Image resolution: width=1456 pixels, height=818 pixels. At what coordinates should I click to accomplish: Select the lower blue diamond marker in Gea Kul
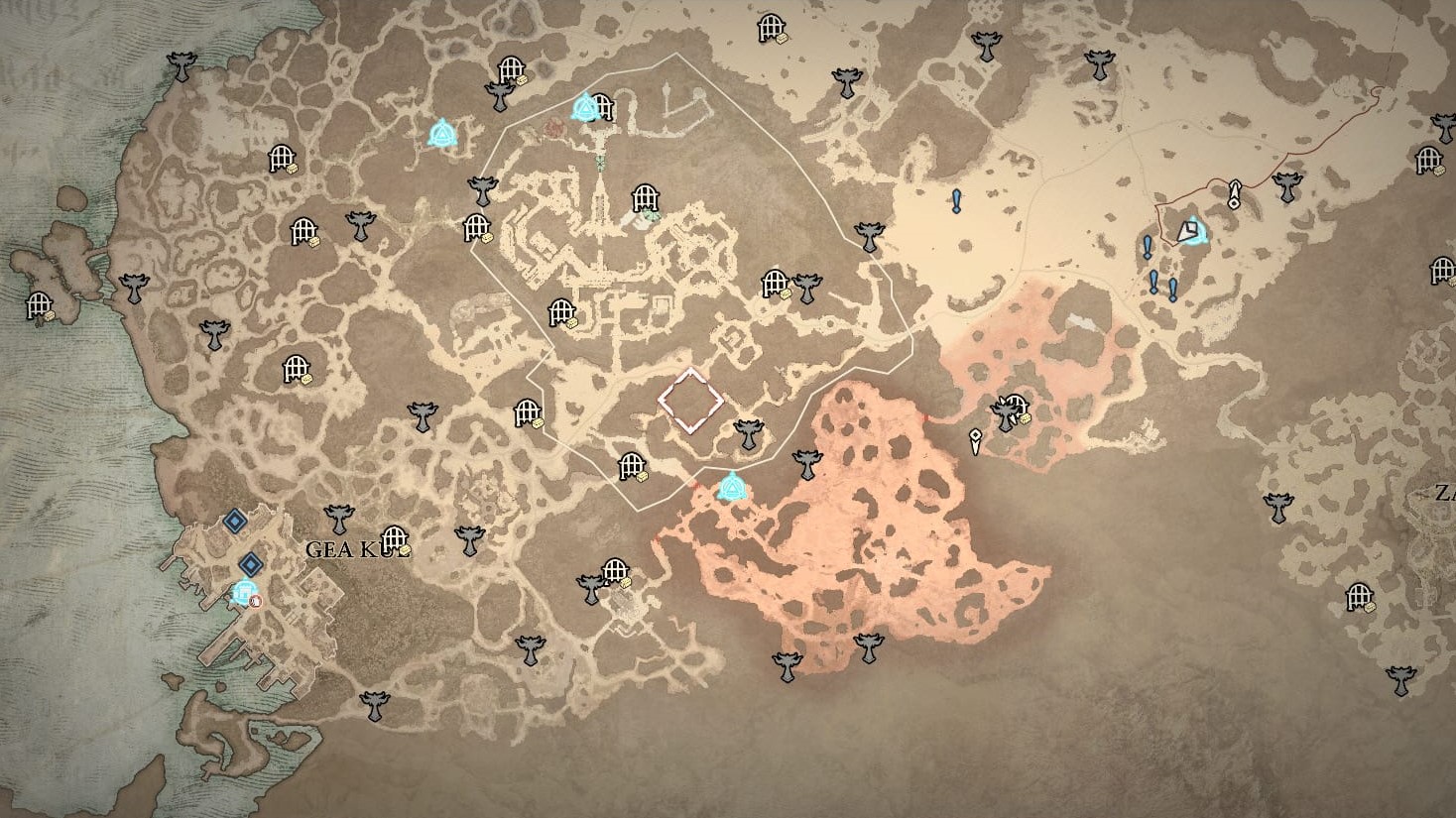251,564
